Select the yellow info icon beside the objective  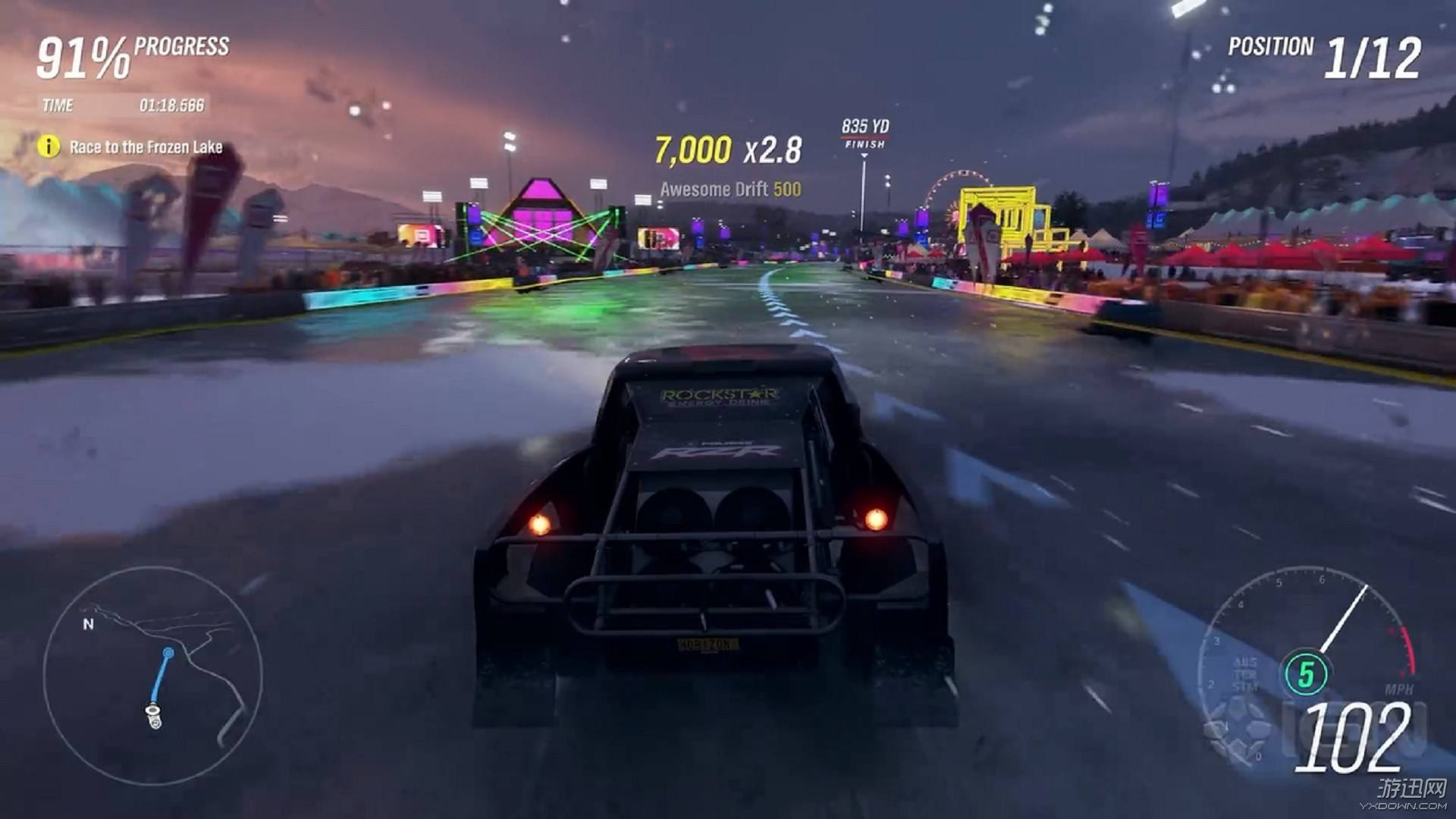(x=49, y=146)
